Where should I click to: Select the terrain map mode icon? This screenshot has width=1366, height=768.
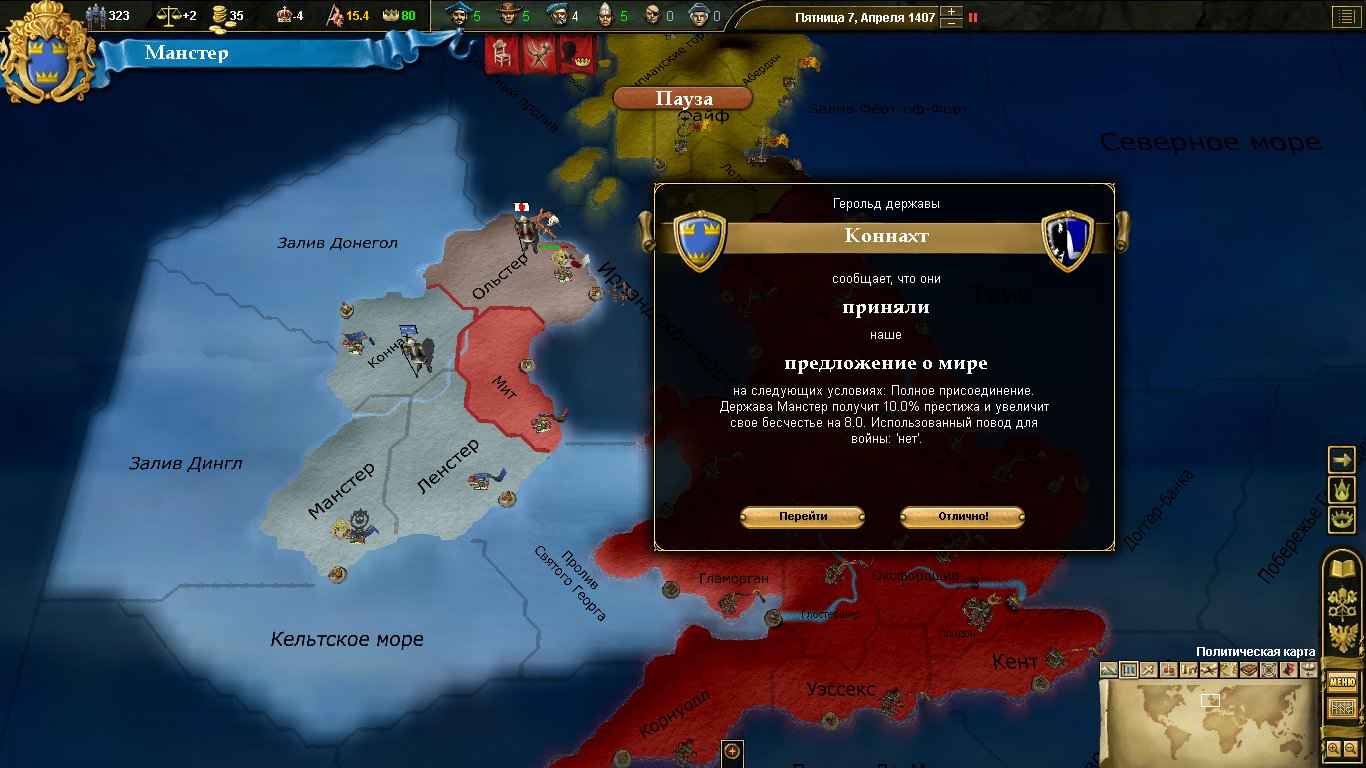point(1109,670)
